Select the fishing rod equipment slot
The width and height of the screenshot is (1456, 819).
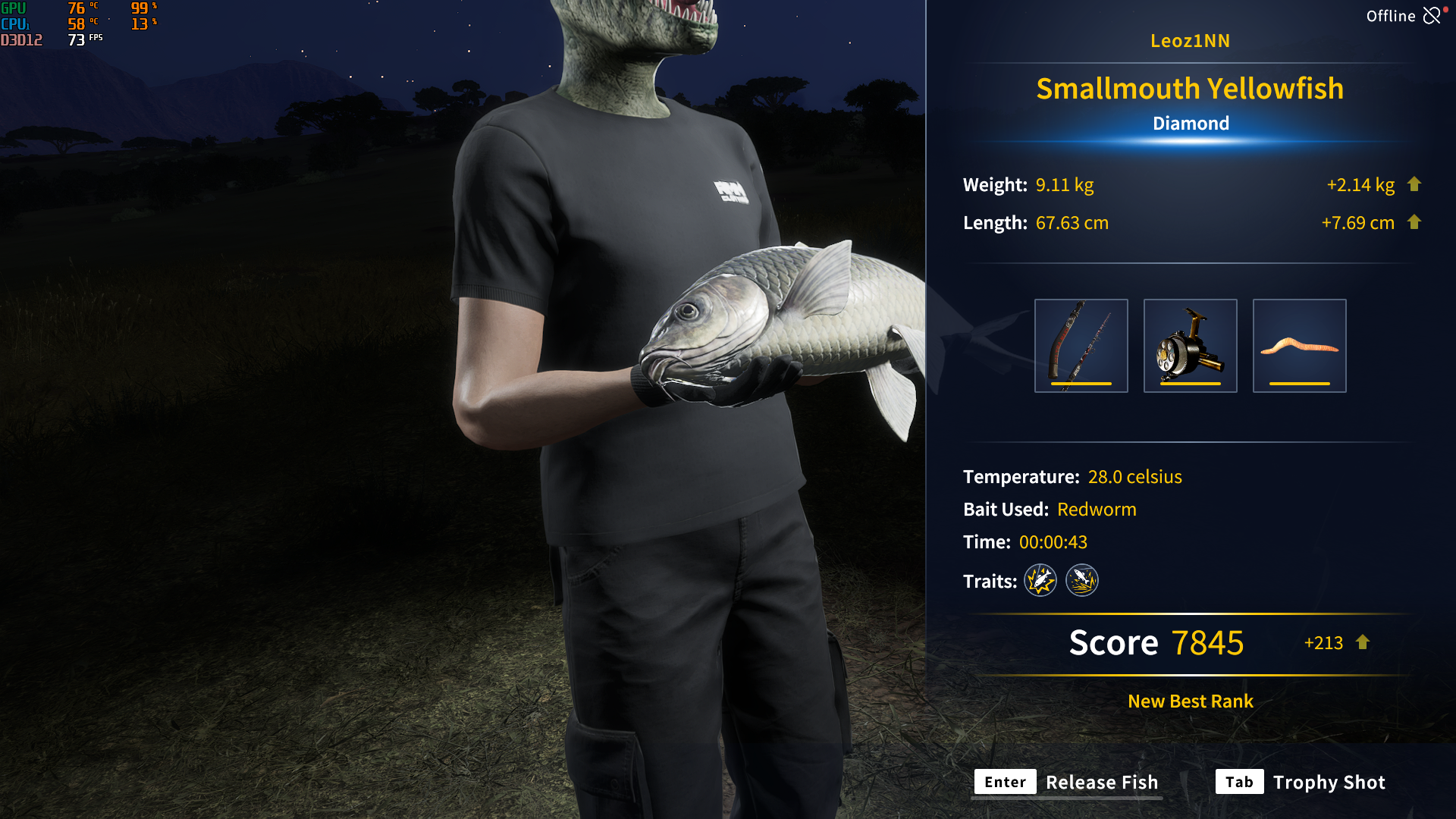(x=1081, y=346)
